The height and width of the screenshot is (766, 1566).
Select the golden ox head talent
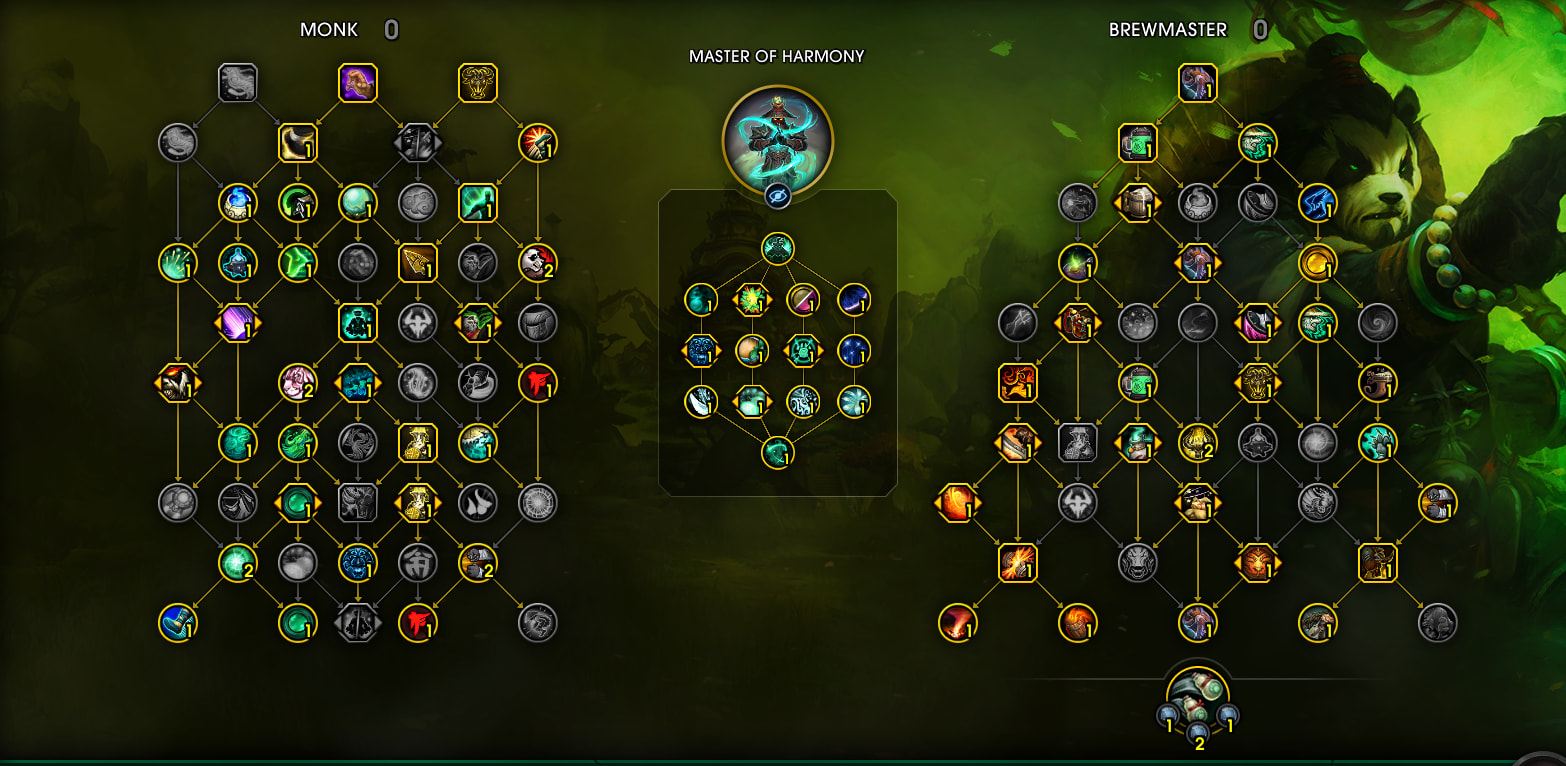tap(478, 83)
